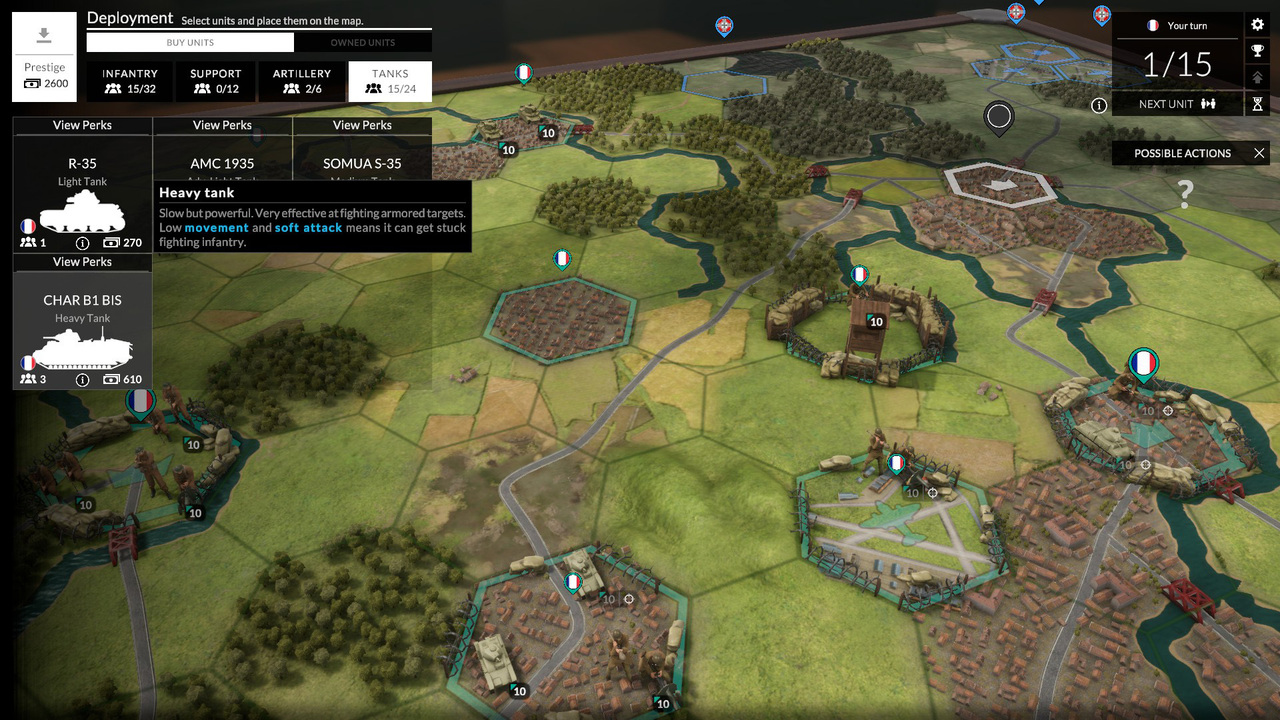Open the Owned Units tab
The image size is (1280, 720).
coord(363,43)
